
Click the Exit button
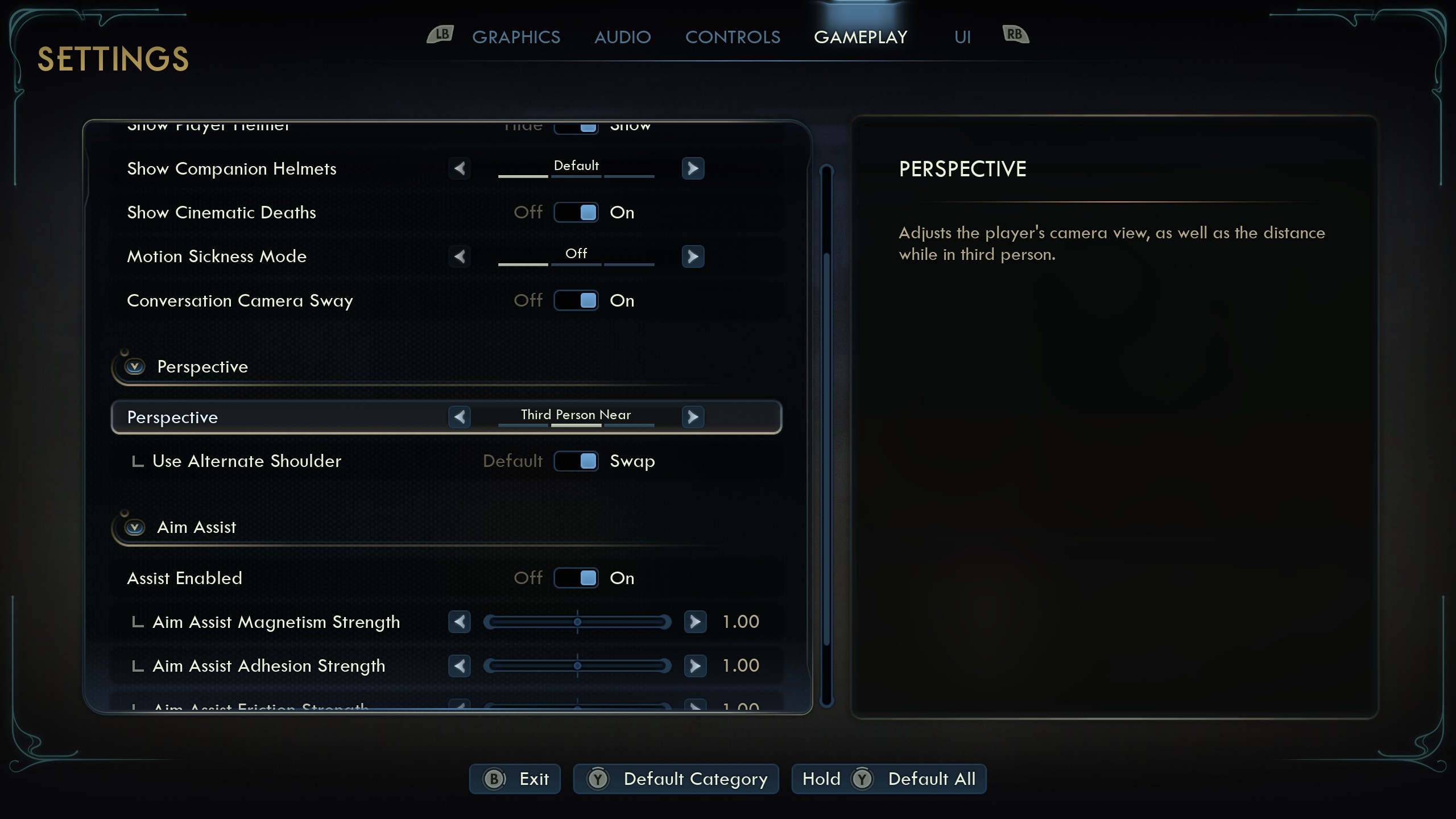(x=514, y=779)
